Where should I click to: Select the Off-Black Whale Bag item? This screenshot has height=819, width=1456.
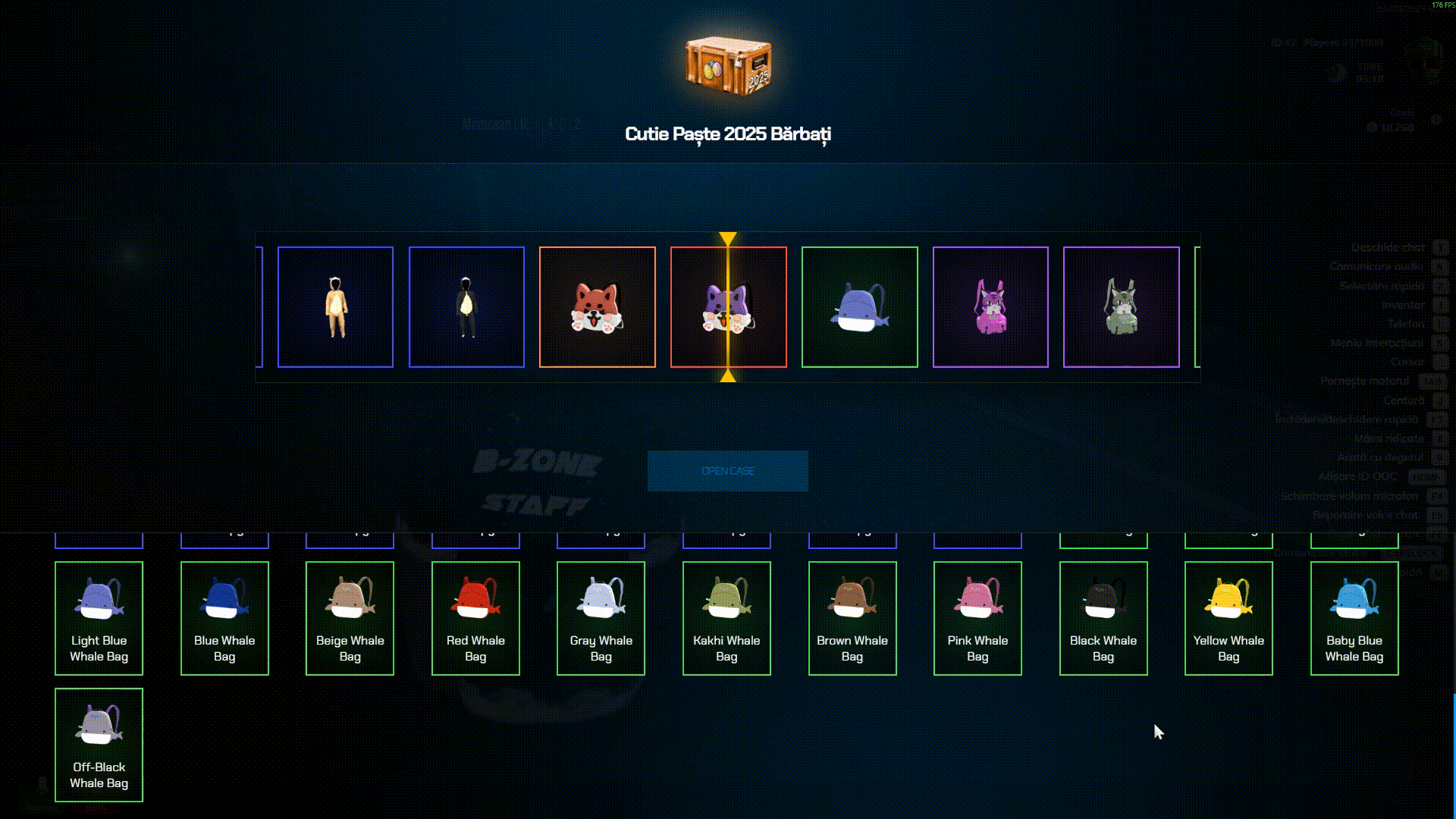tap(99, 745)
